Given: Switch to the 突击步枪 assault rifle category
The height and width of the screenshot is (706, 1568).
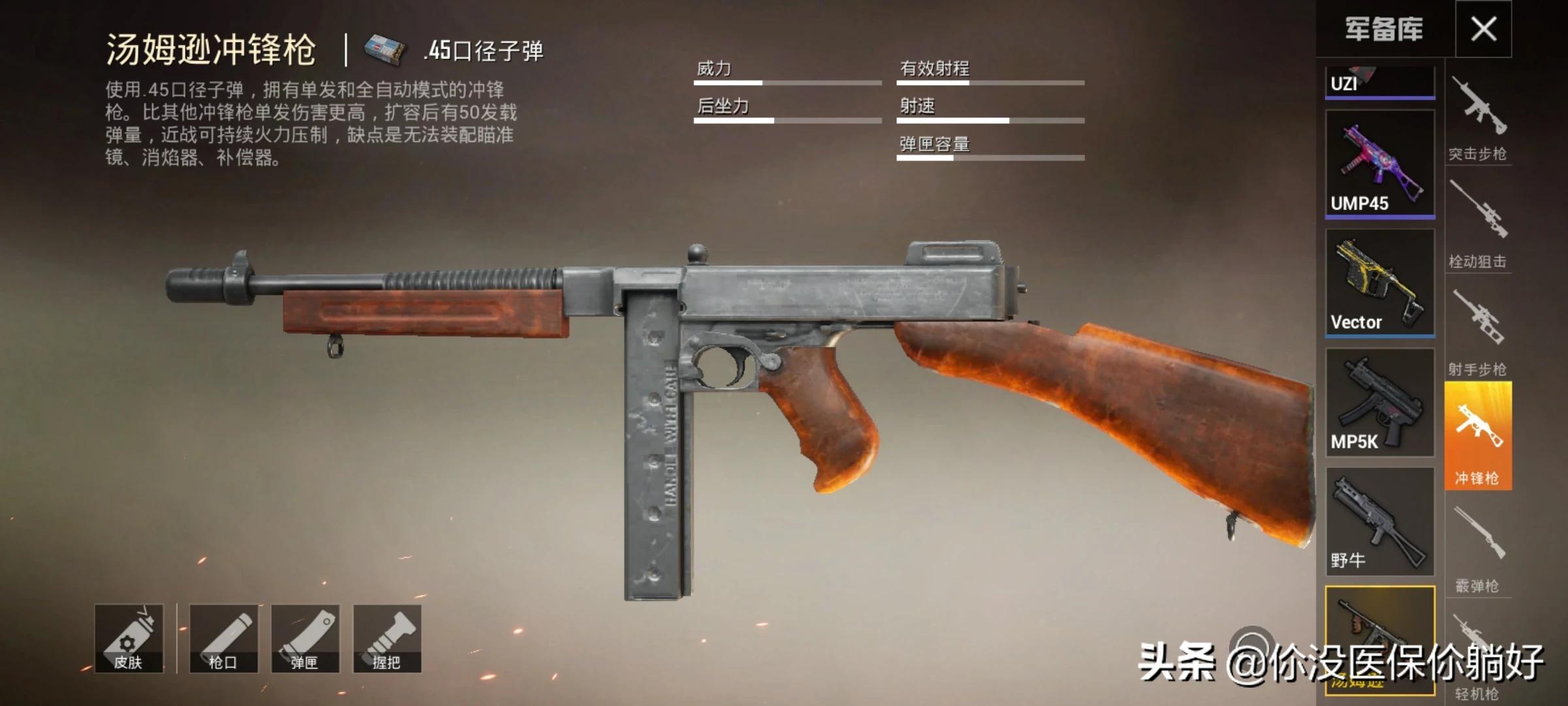Looking at the screenshot, I should pyautogui.click(x=1478, y=118).
